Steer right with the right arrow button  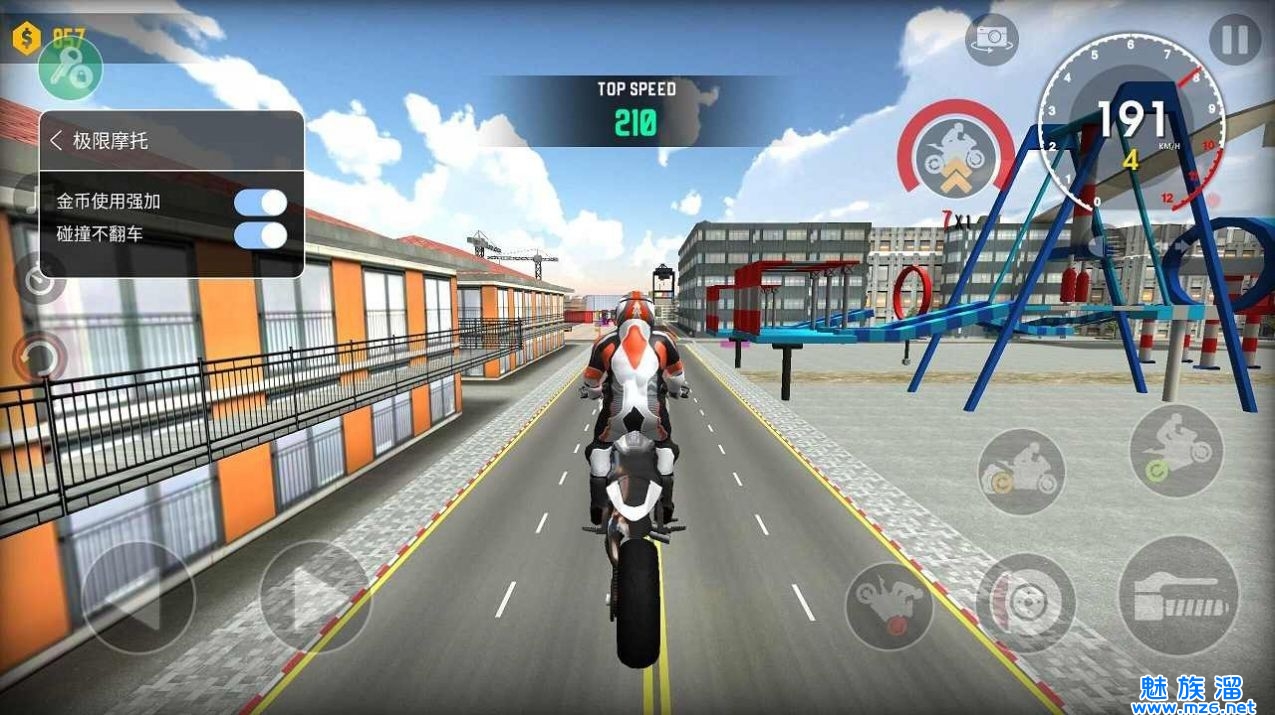[x=315, y=598]
